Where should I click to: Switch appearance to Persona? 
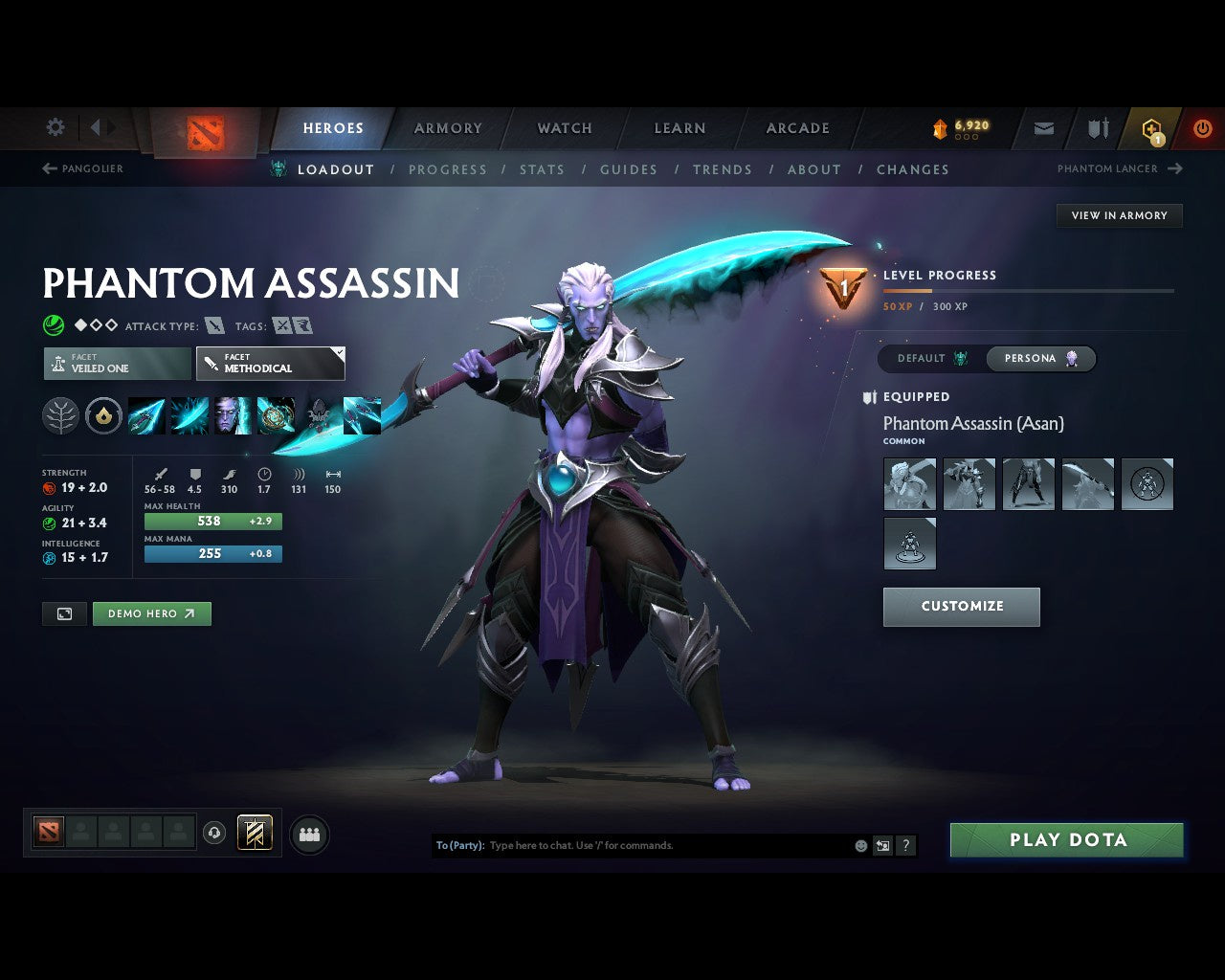[1039, 358]
